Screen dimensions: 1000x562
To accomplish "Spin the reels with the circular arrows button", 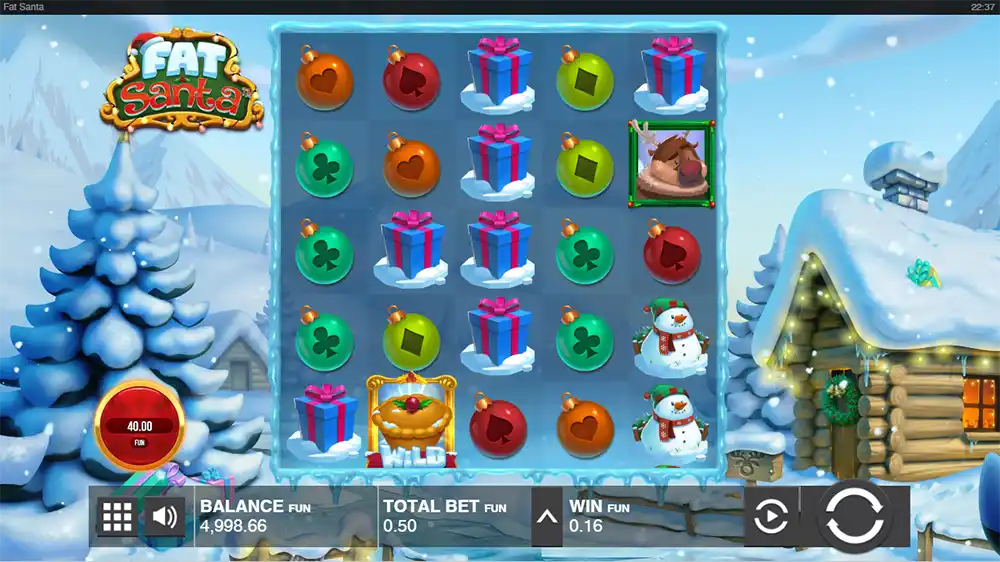I will [x=855, y=516].
